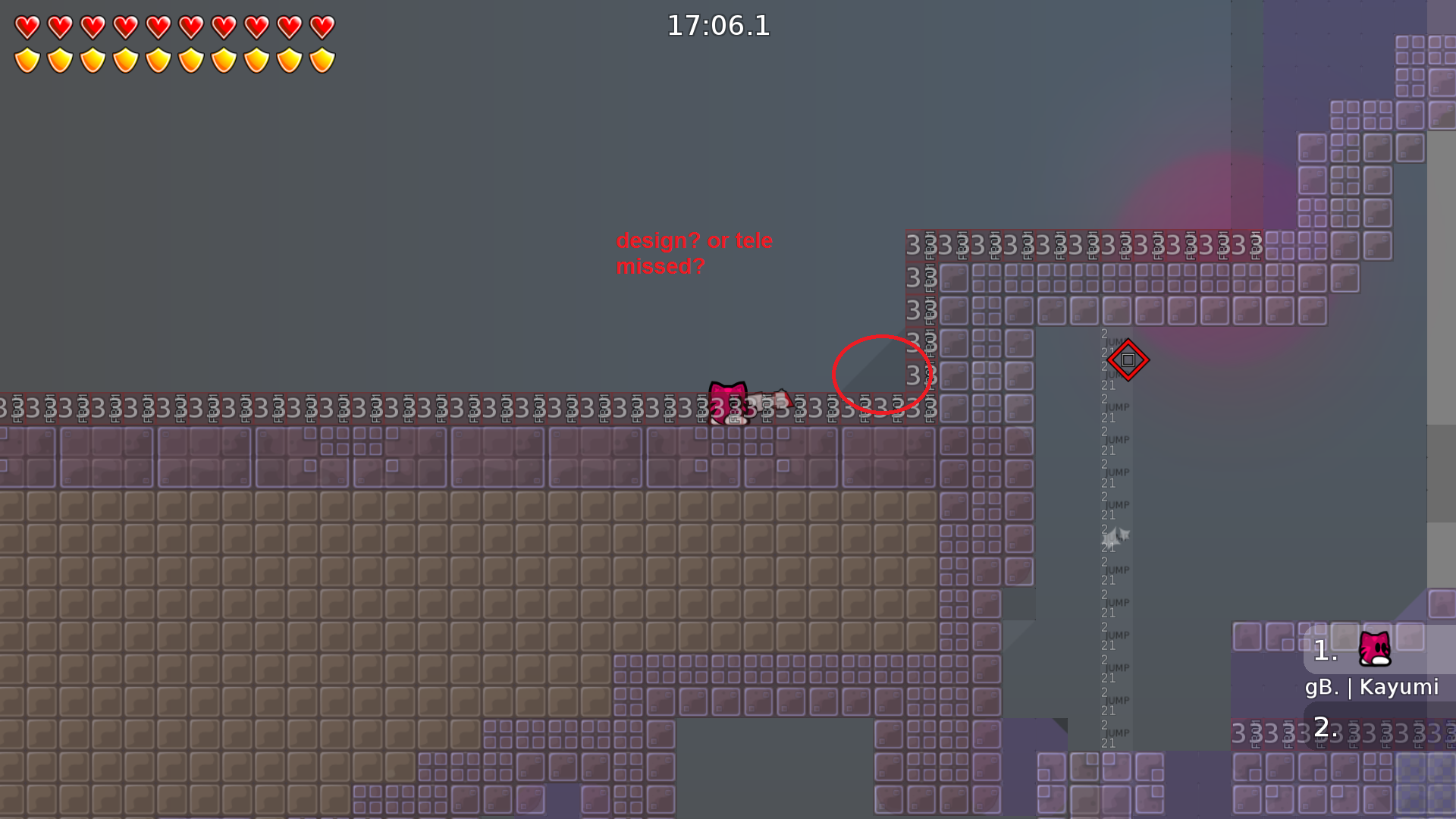Click the player name gB. | Kayumi
Viewport: 1456px width, 819px height.
tap(1373, 687)
